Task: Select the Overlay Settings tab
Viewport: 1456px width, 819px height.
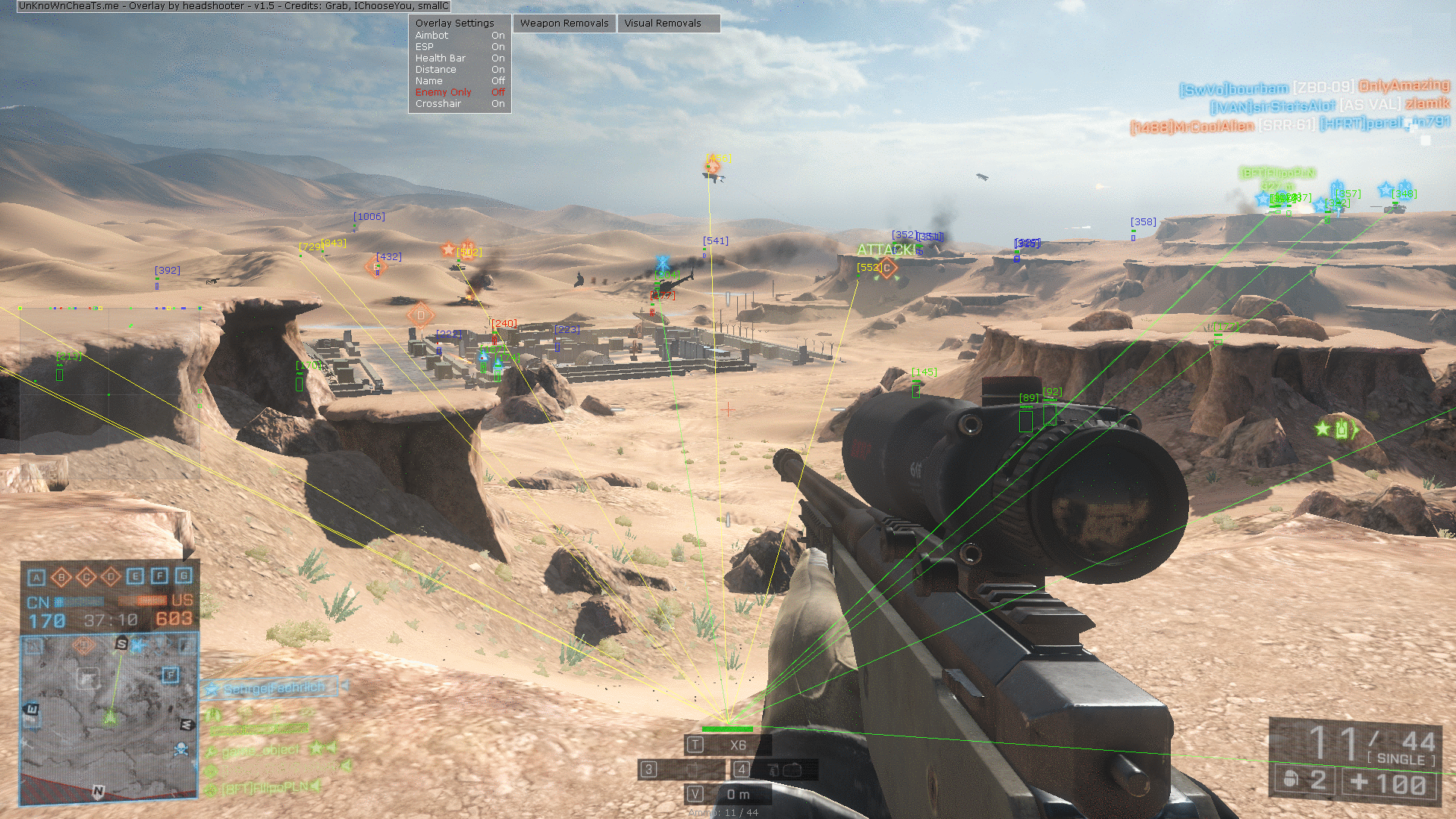Action: pos(454,24)
